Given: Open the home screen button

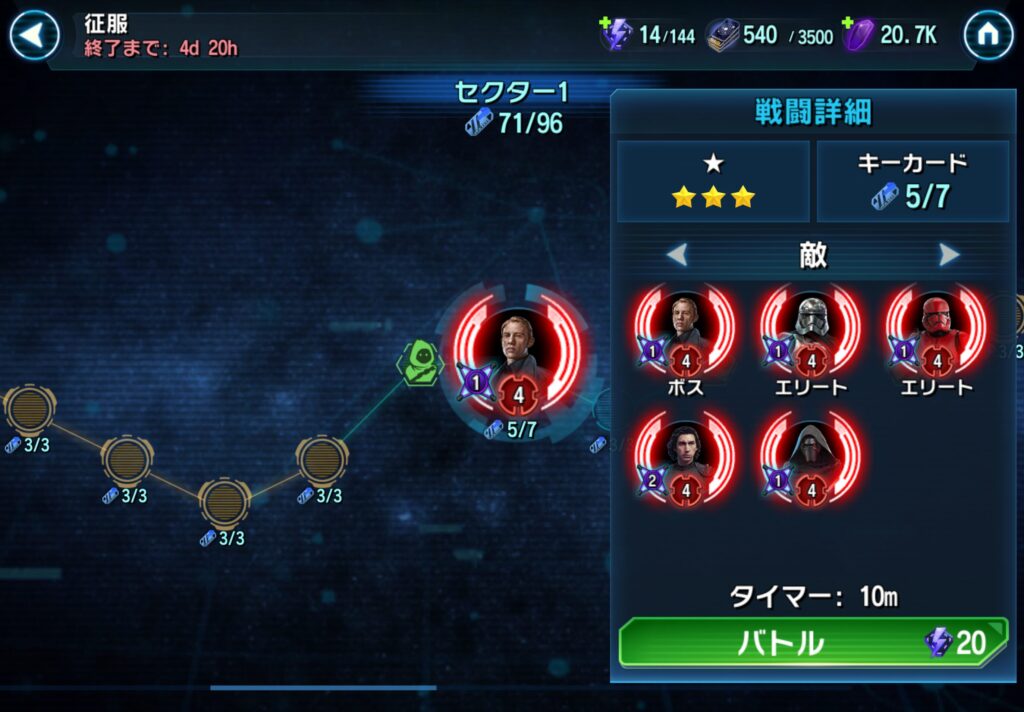Looking at the screenshot, I should (x=988, y=36).
